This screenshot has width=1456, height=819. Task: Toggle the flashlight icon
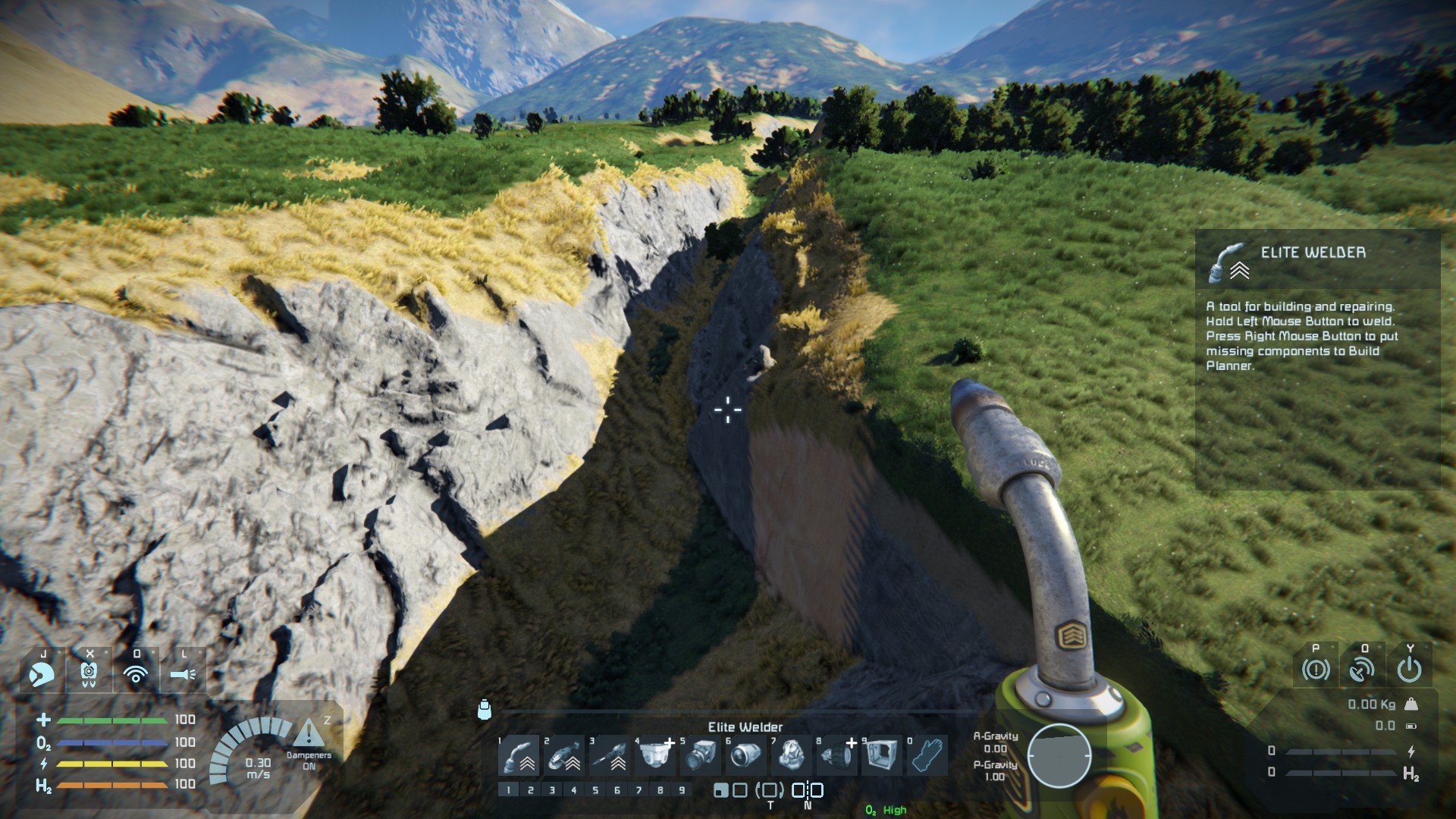183,673
